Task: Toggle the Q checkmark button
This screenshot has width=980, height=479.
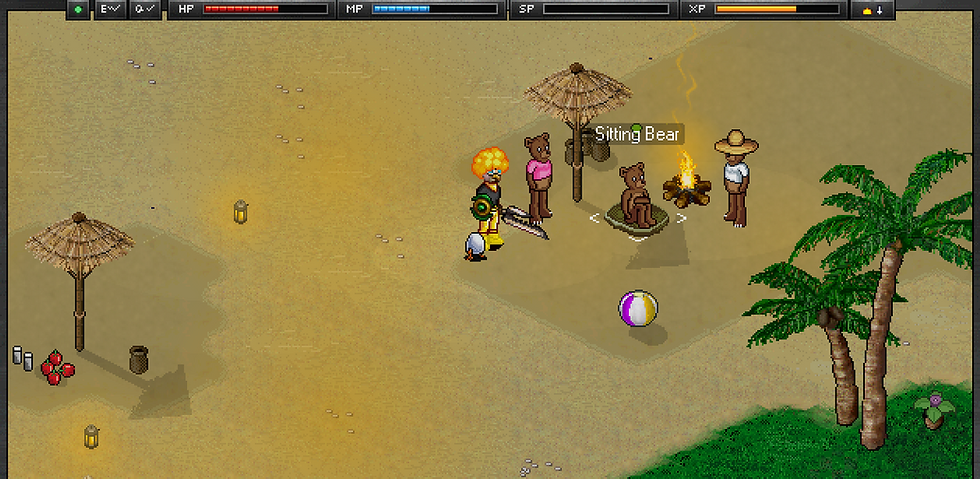Action: 144,9
